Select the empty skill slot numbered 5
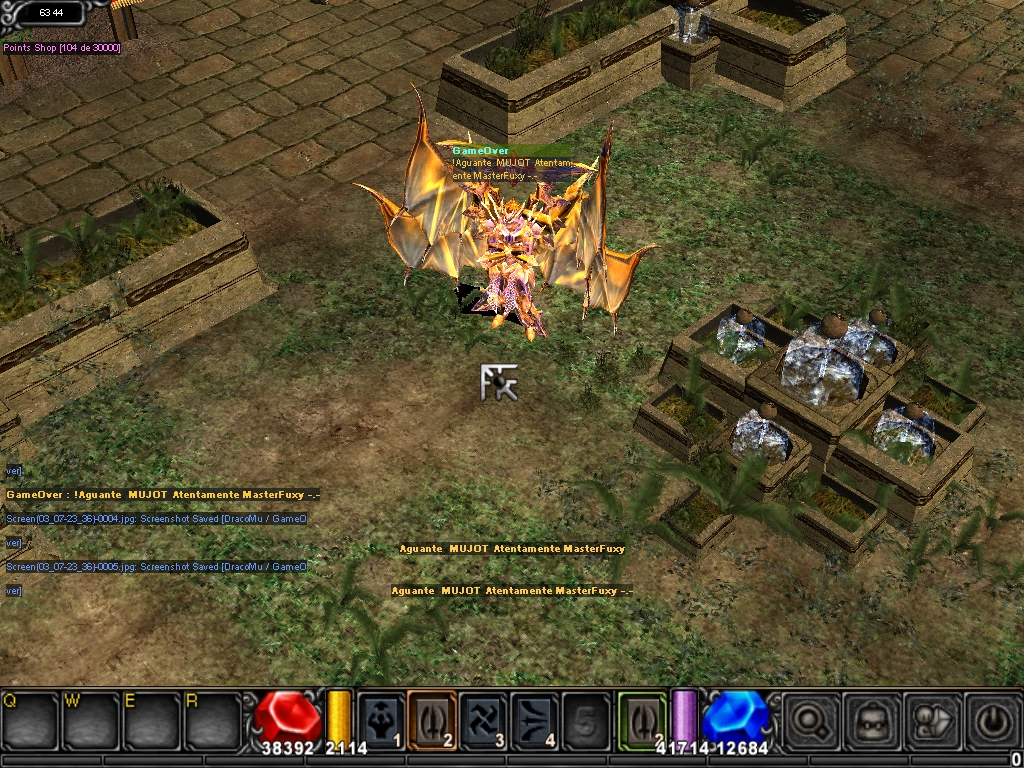 pyautogui.click(x=585, y=720)
